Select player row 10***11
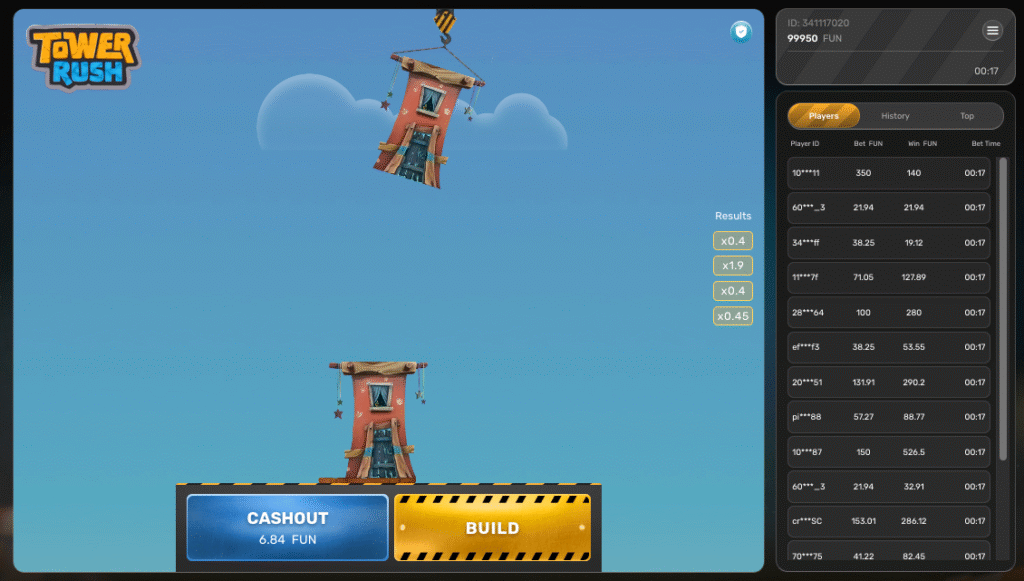 pos(888,173)
